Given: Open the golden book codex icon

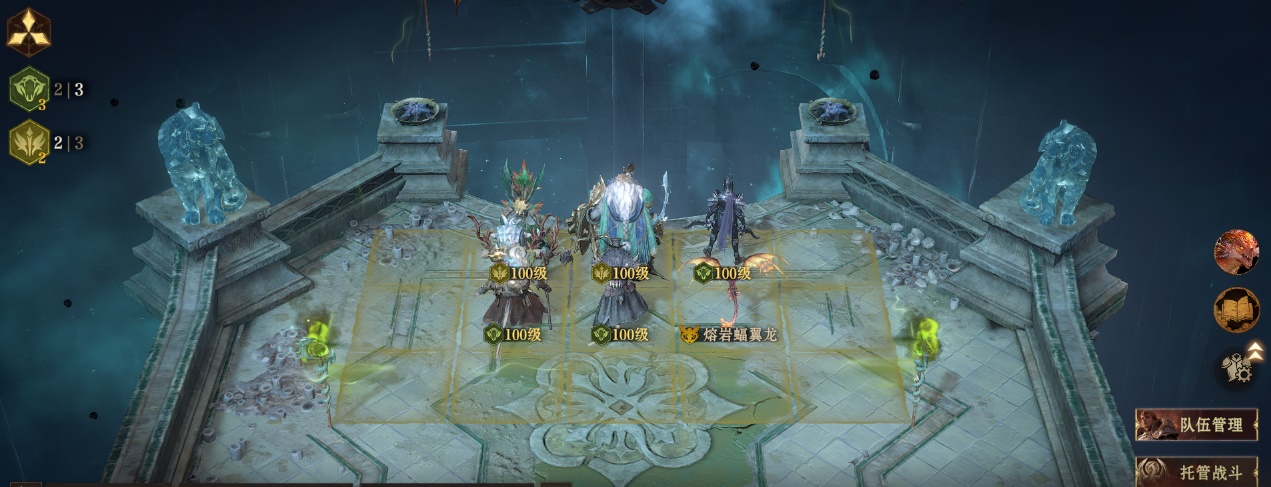Looking at the screenshot, I should coord(1236,309).
